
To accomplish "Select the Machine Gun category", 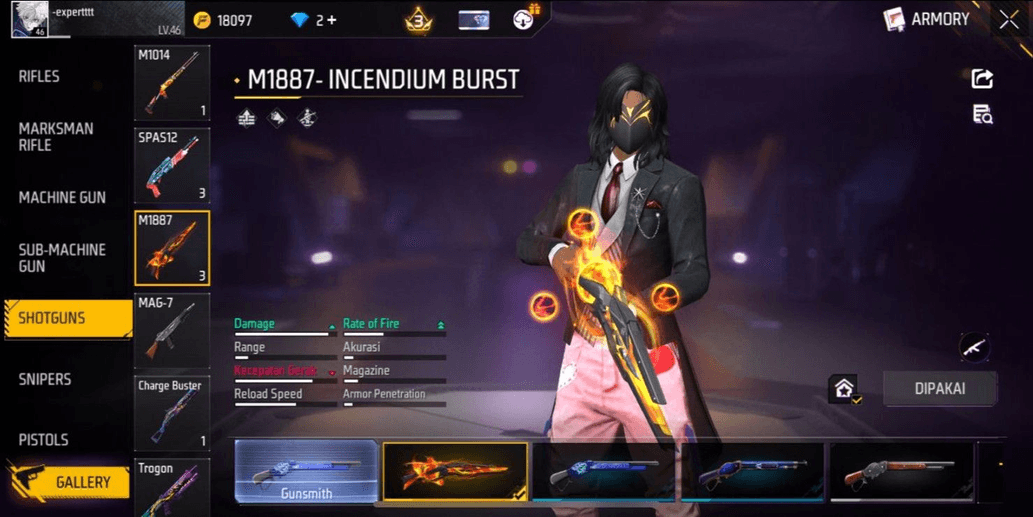I will pos(62,198).
